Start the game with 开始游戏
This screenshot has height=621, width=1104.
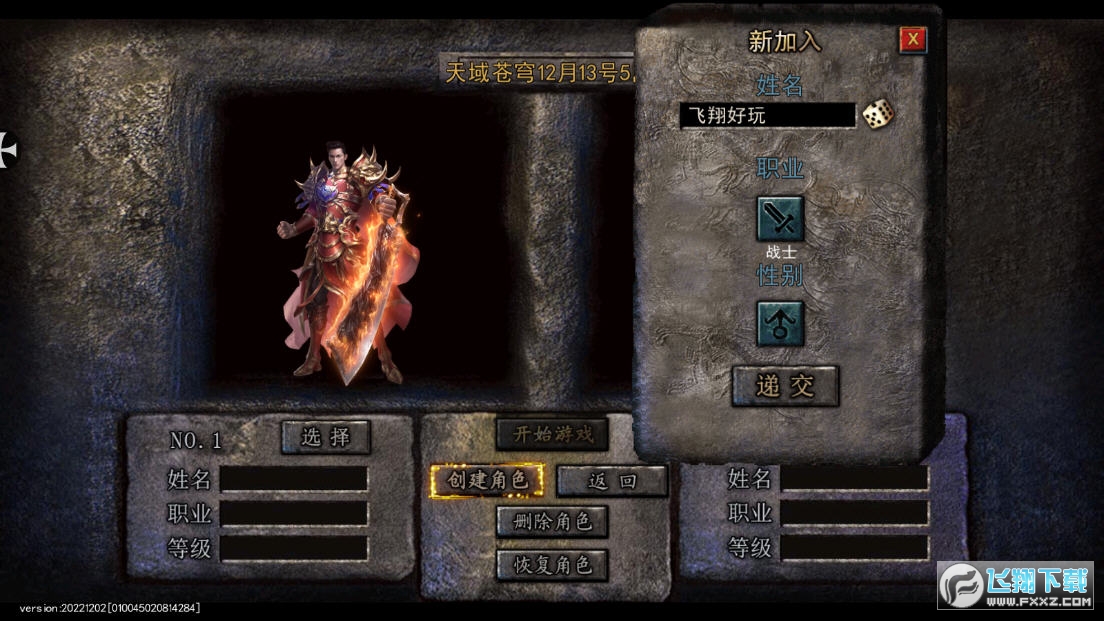point(552,434)
